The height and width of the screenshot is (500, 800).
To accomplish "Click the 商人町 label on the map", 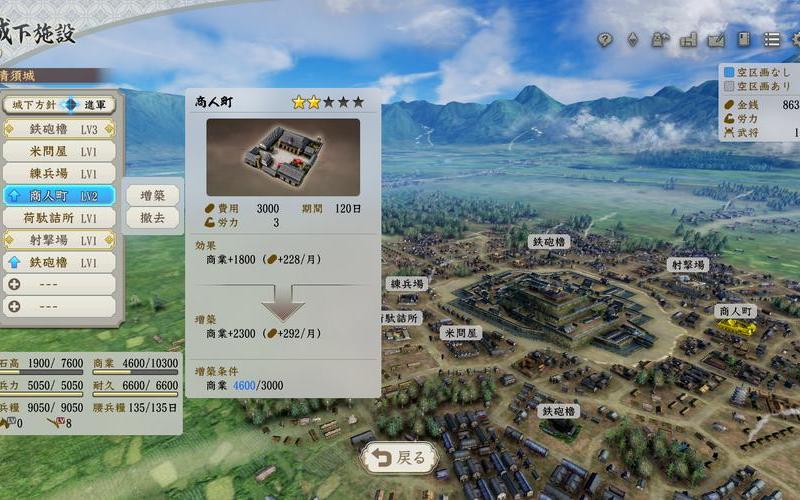I will click(x=738, y=311).
